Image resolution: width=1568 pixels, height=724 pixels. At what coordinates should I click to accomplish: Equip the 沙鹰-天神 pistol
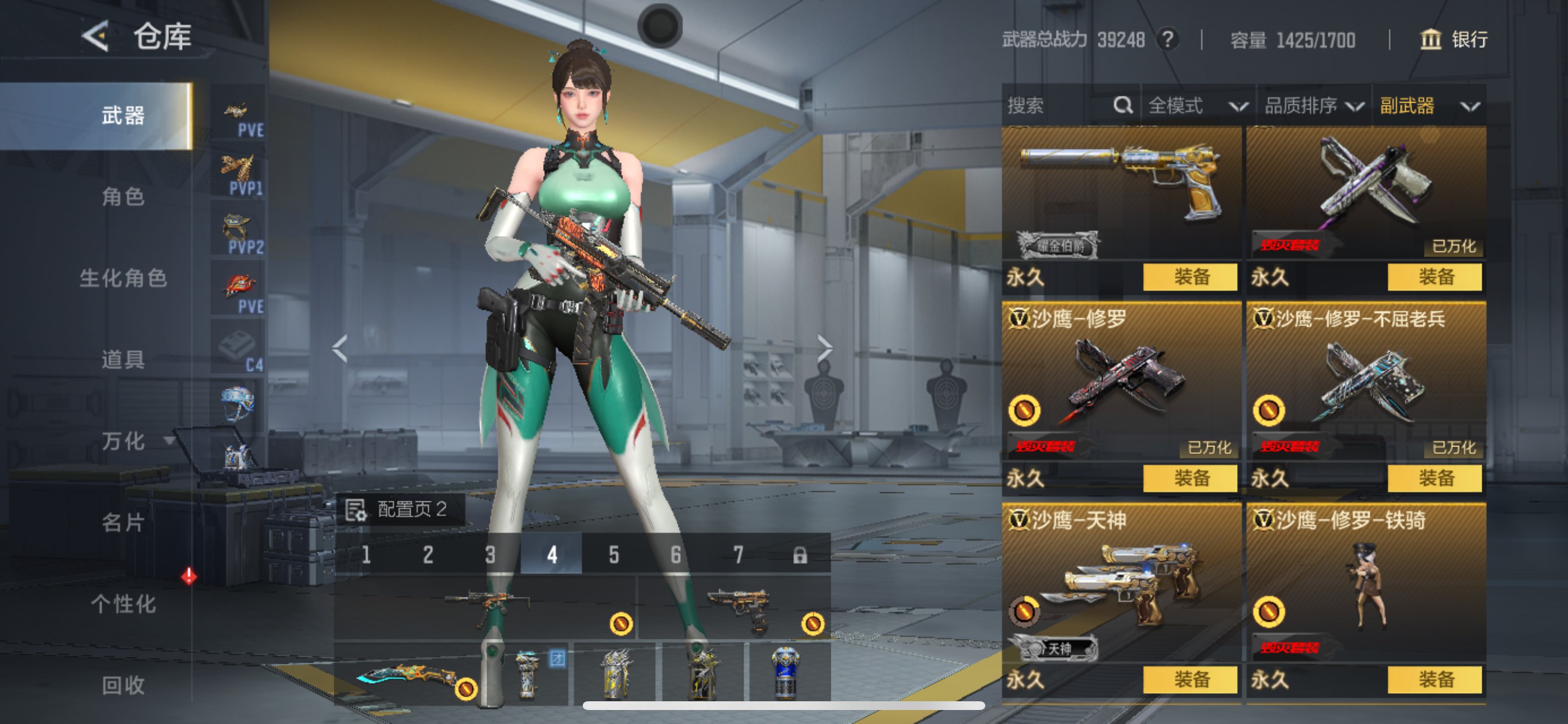tap(1190, 680)
